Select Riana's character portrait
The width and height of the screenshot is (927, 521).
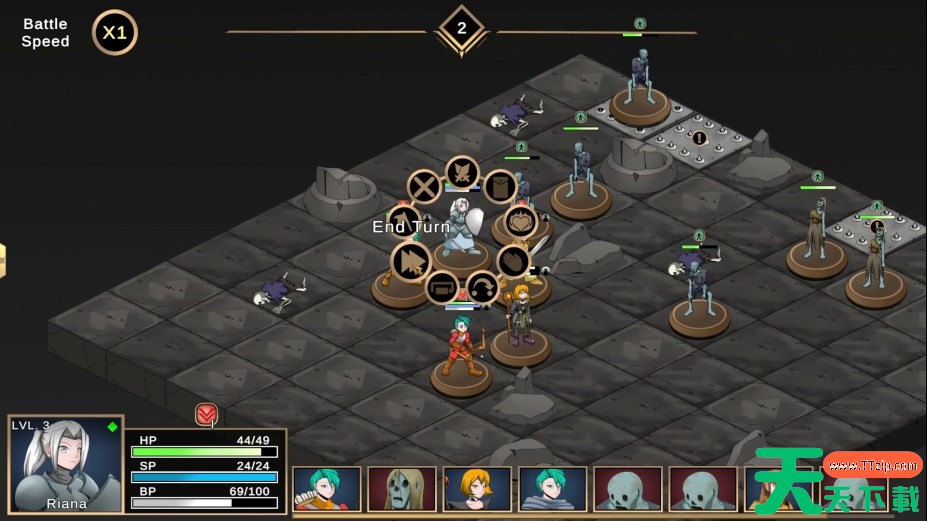pos(66,465)
